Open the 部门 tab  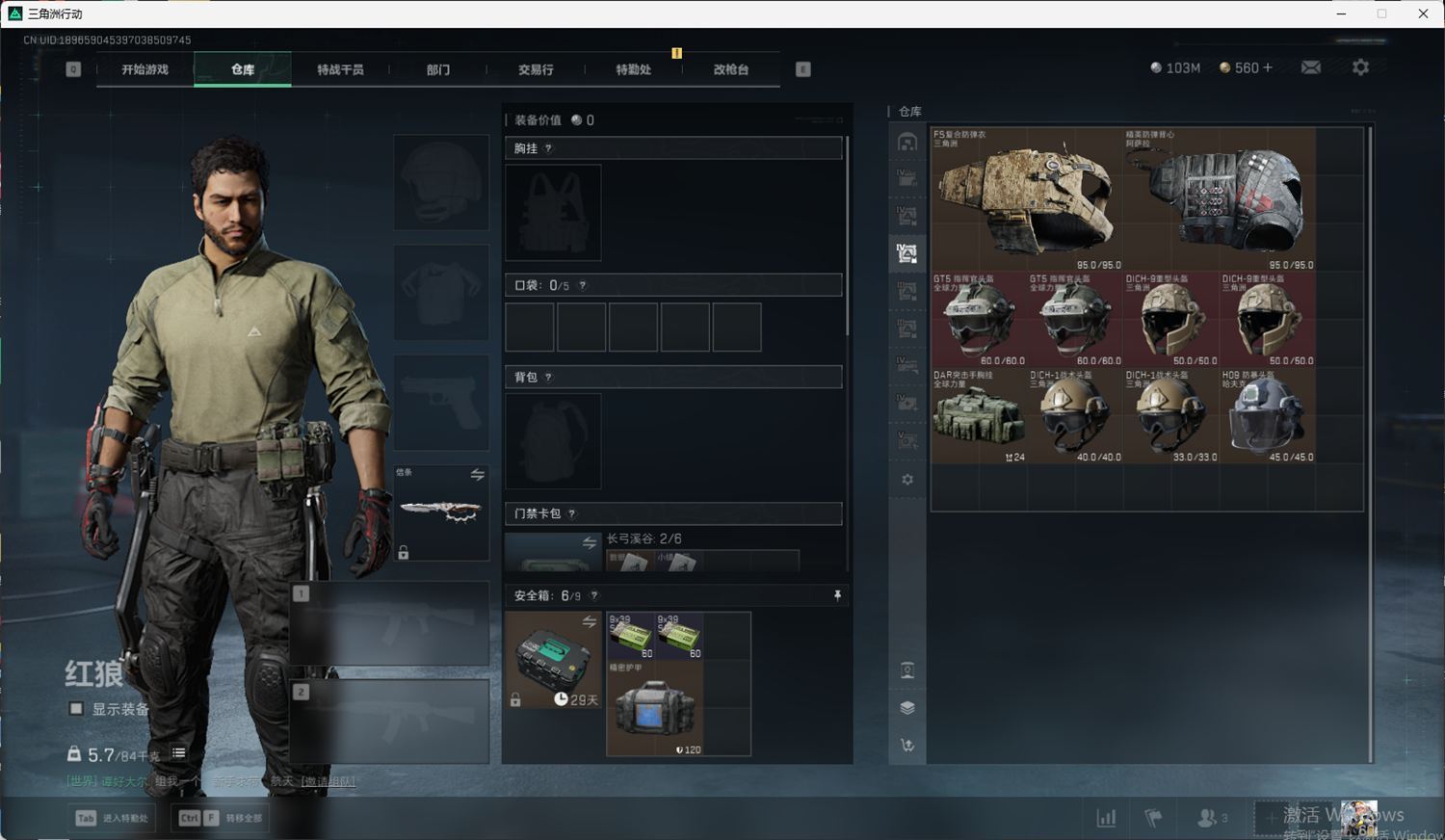click(438, 69)
